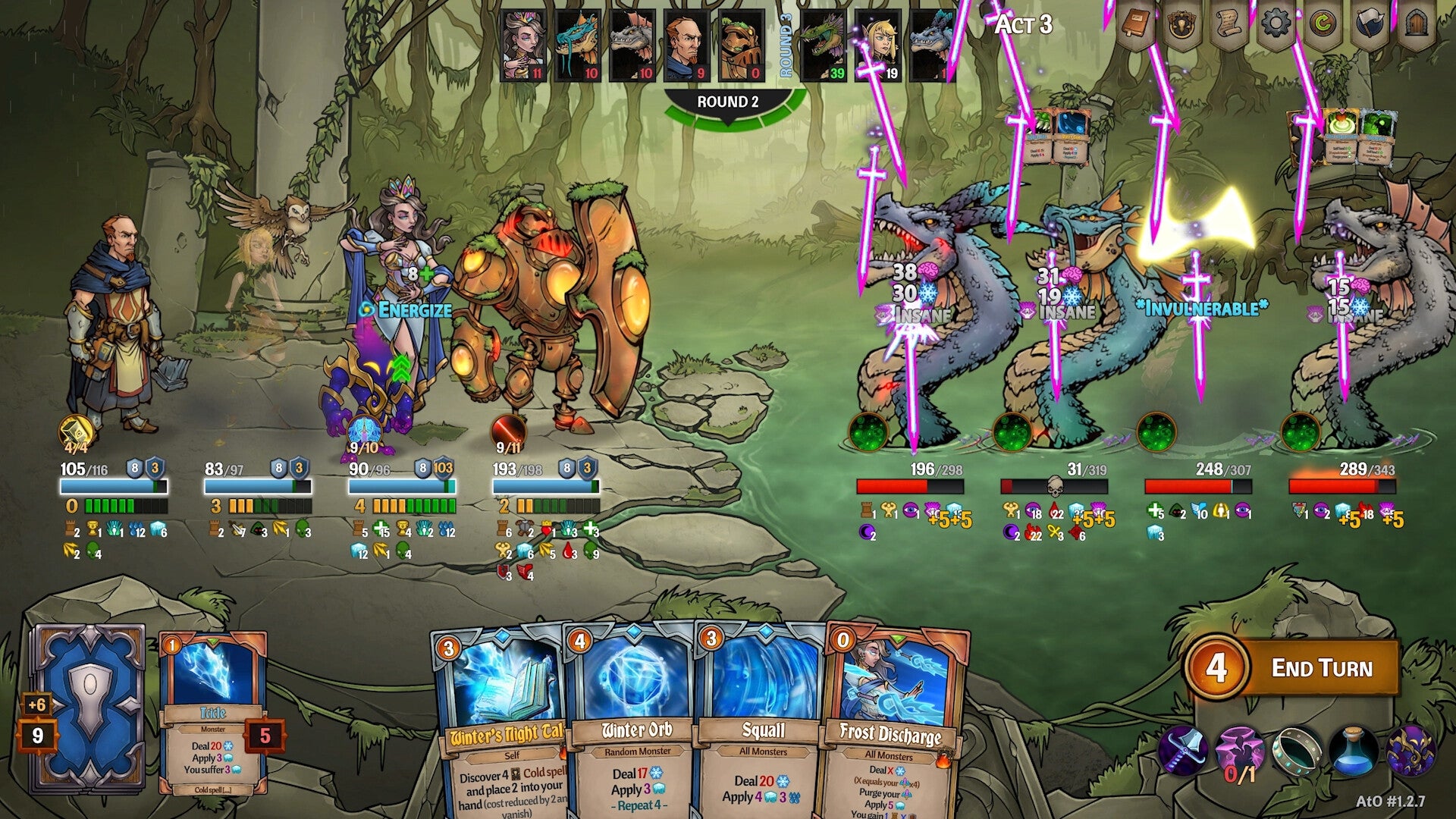Viewport: 1456px width, 819px height.
Task: Open the settings gear banner icon
Action: point(1276,24)
